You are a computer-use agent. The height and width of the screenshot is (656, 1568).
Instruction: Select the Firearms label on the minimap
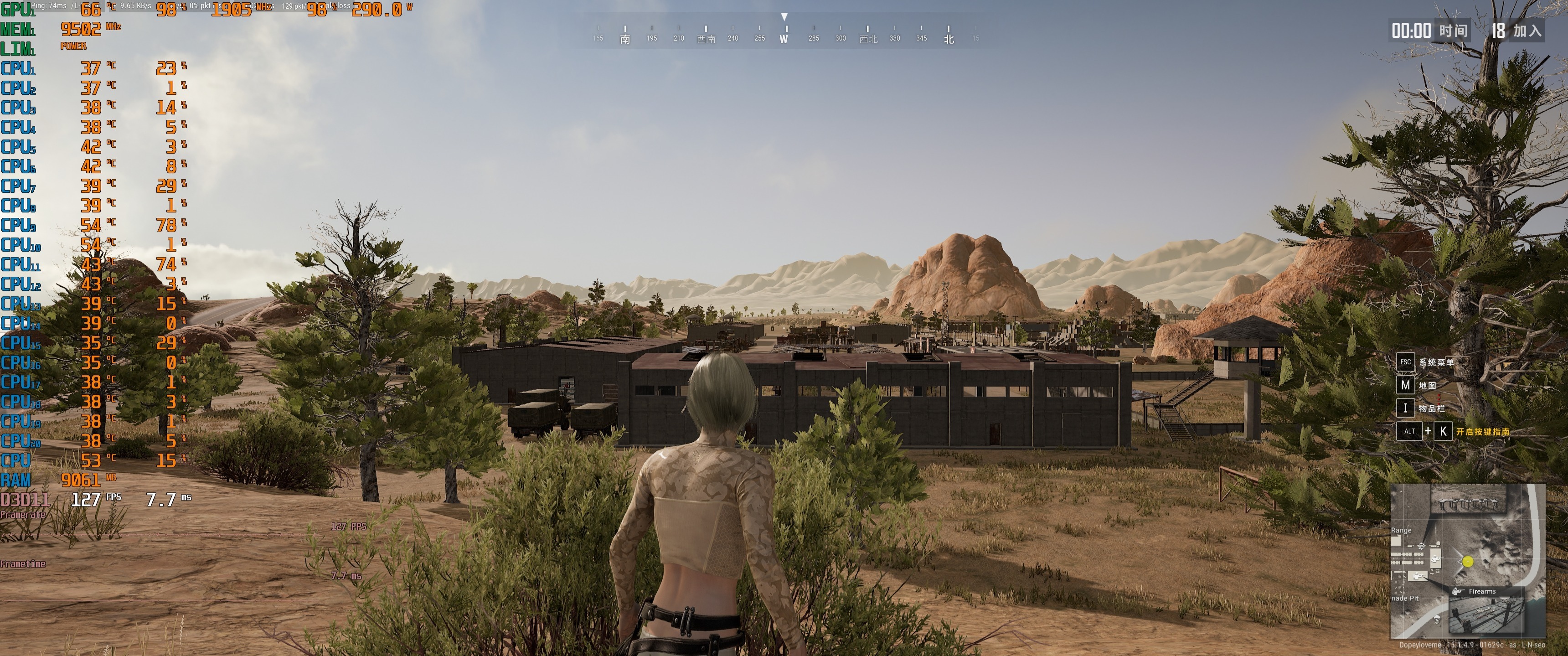pos(1481,592)
